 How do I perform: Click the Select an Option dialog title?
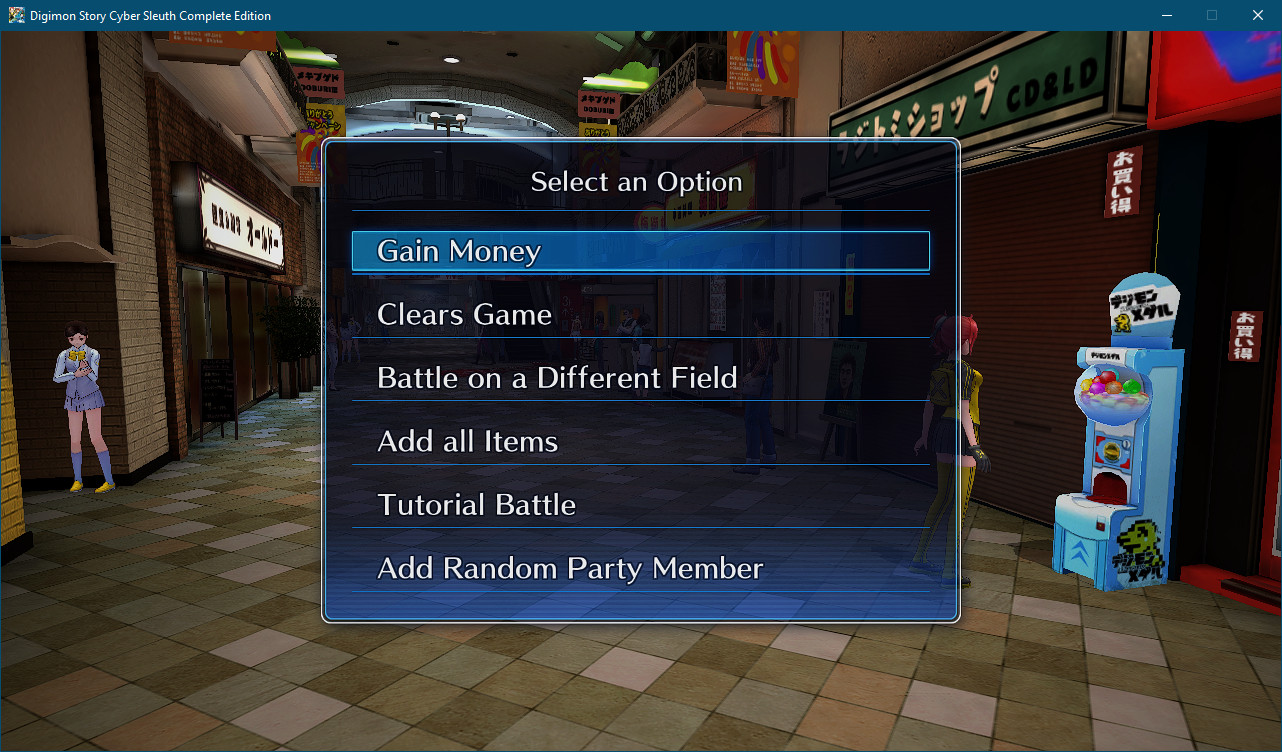(637, 182)
